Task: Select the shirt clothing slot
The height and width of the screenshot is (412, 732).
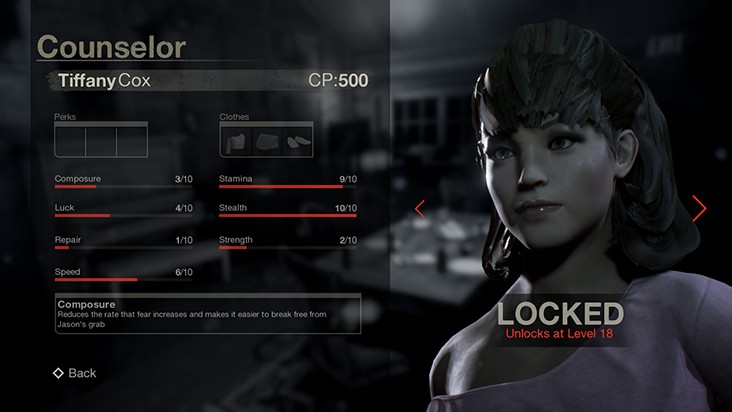Action: pos(237,141)
